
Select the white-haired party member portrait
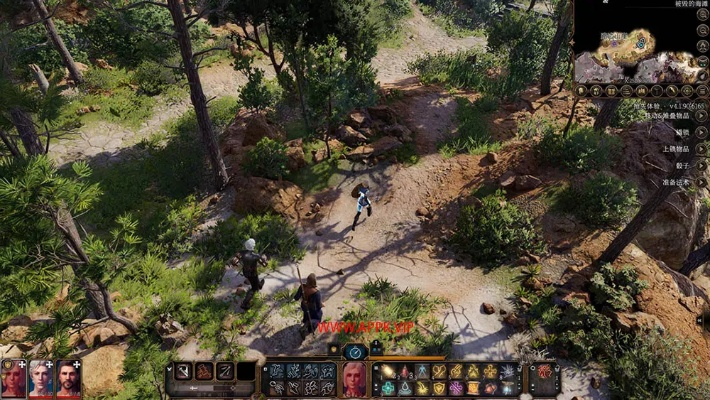[x=41, y=379]
